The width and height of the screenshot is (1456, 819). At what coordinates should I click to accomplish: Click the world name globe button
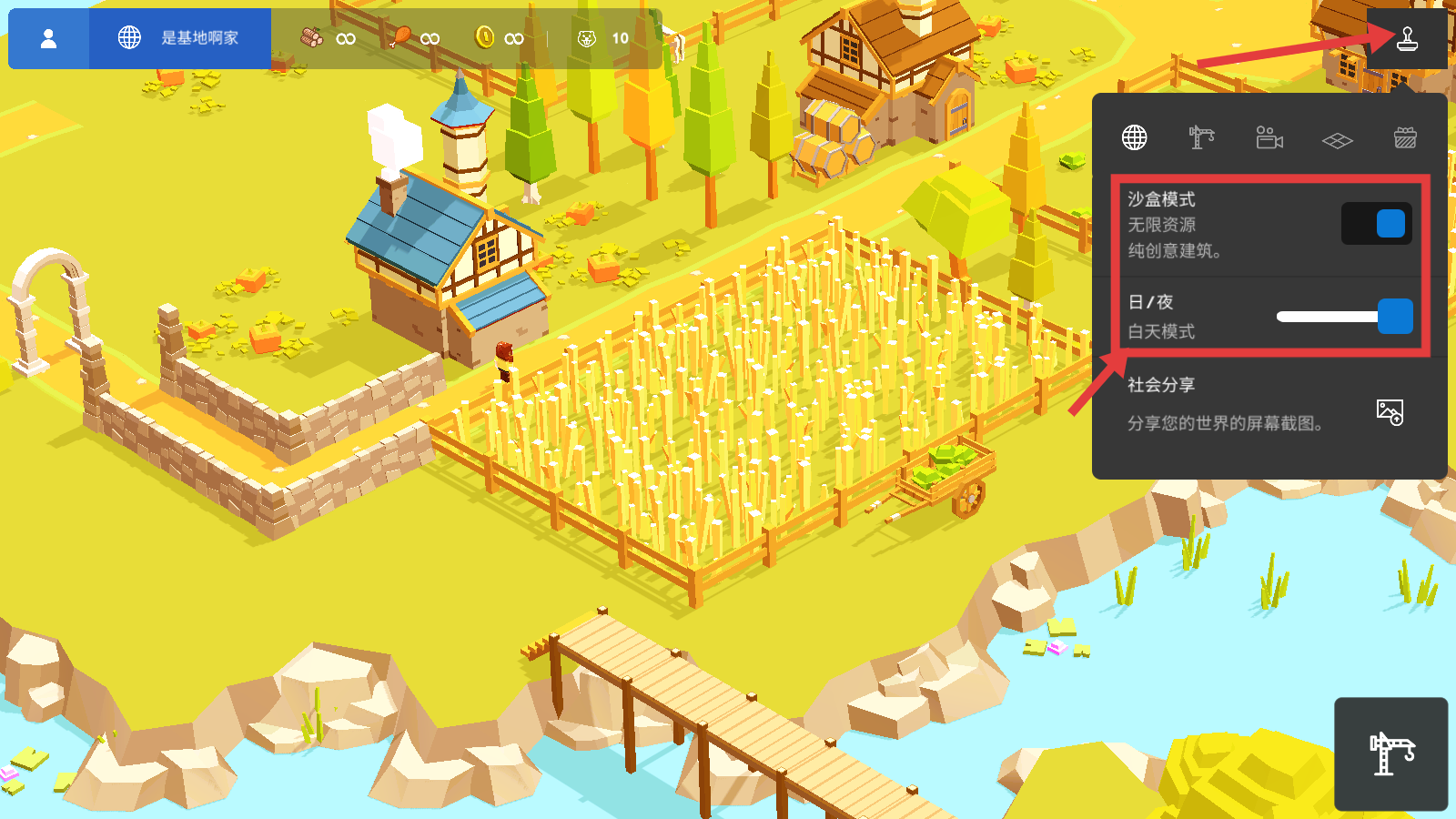pyautogui.click(x=179, y=38)
